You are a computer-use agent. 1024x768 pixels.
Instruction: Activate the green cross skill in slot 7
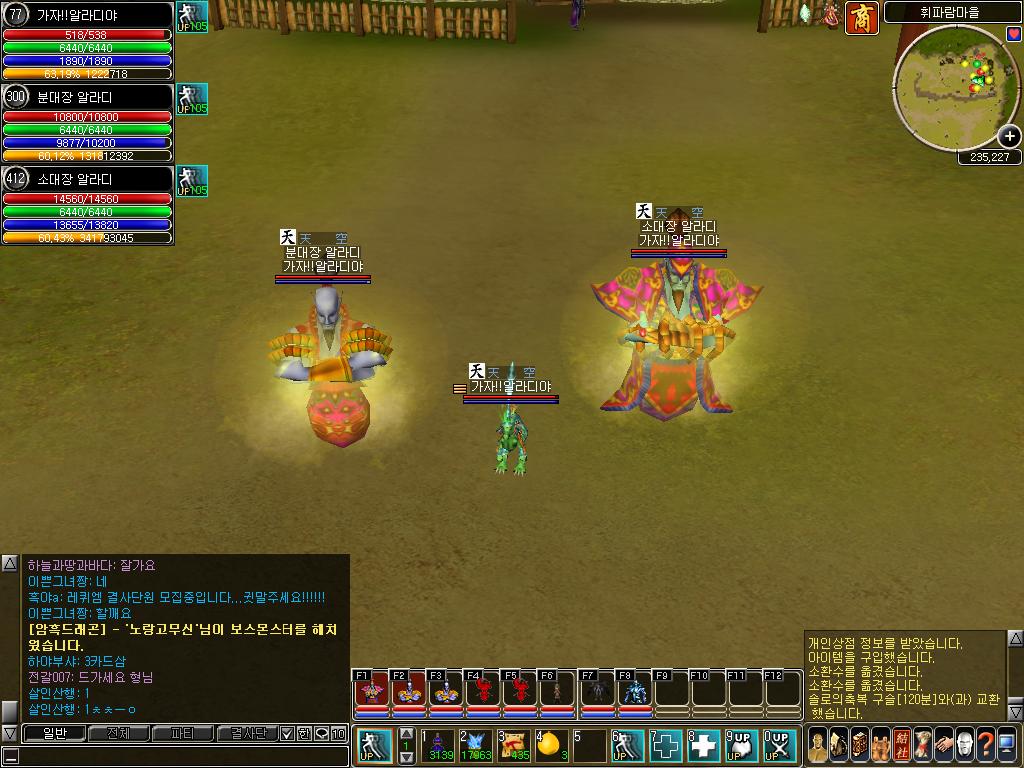[667, 745]
